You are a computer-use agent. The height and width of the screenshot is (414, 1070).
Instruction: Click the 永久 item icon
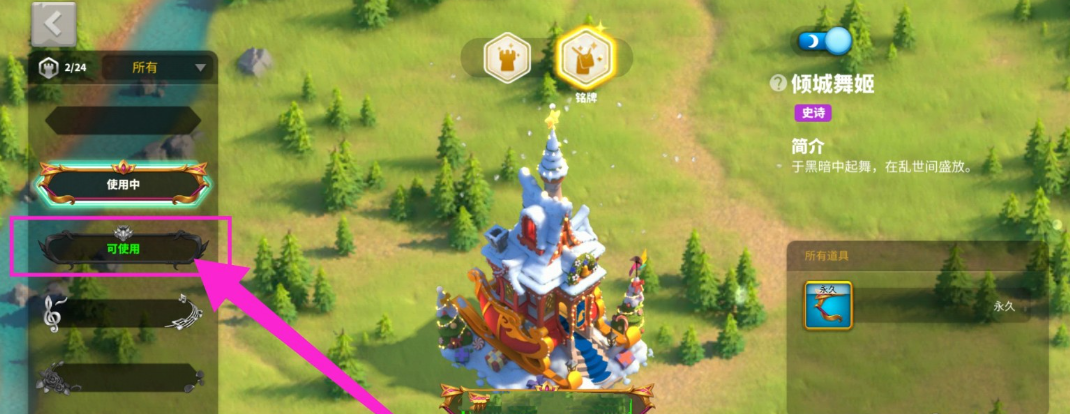coord(828,305)
